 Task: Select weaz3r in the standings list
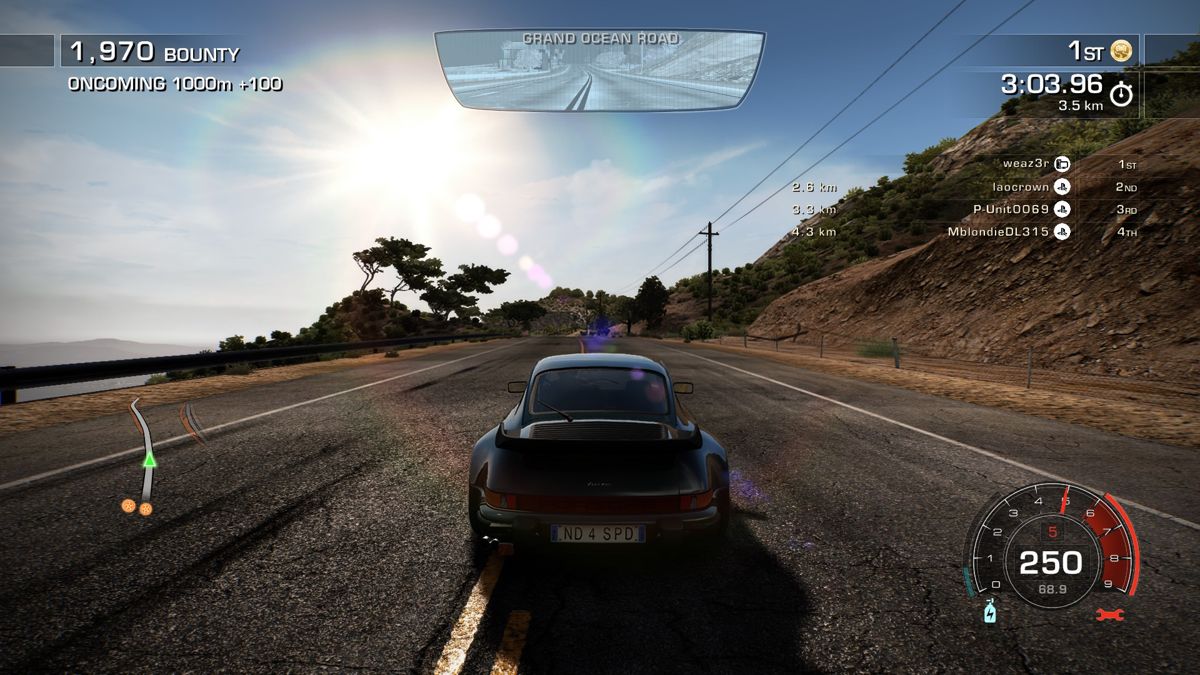(x=1024, y=163)
